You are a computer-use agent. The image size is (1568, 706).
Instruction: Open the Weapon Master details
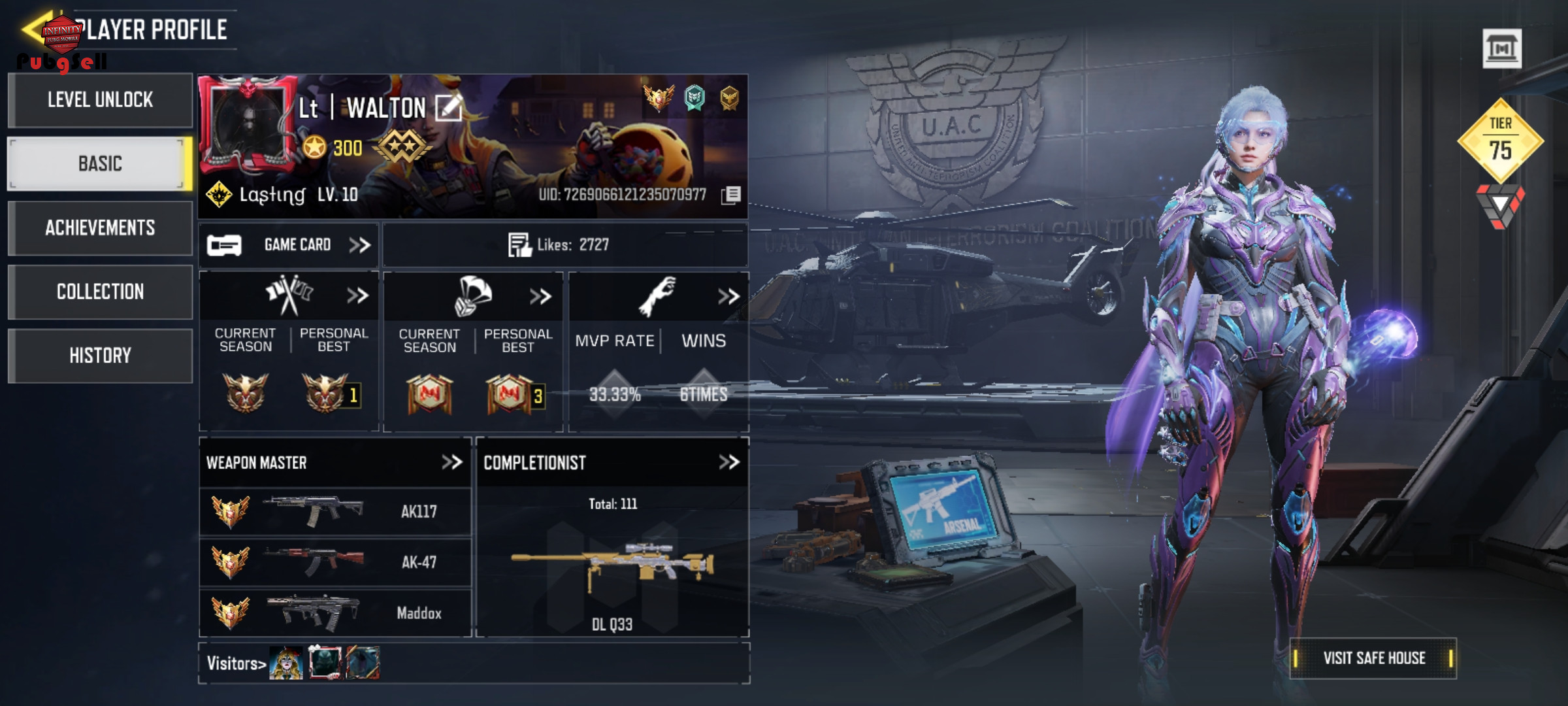[451, 463]
